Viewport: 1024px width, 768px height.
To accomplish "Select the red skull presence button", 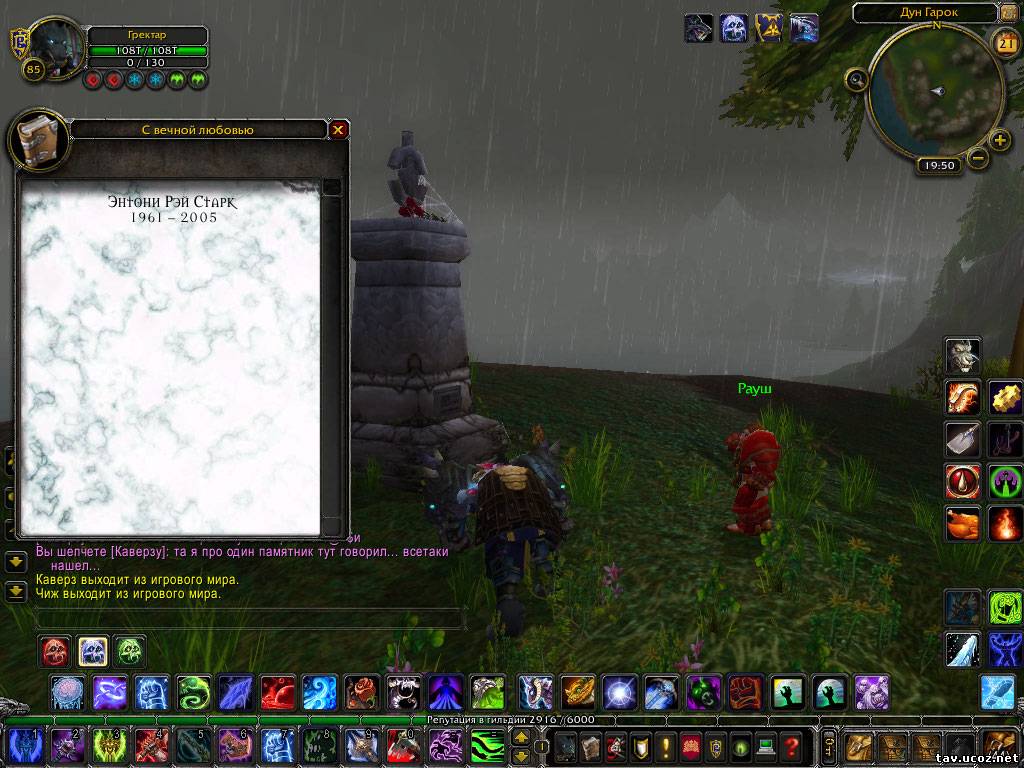I will click(55, 651).
